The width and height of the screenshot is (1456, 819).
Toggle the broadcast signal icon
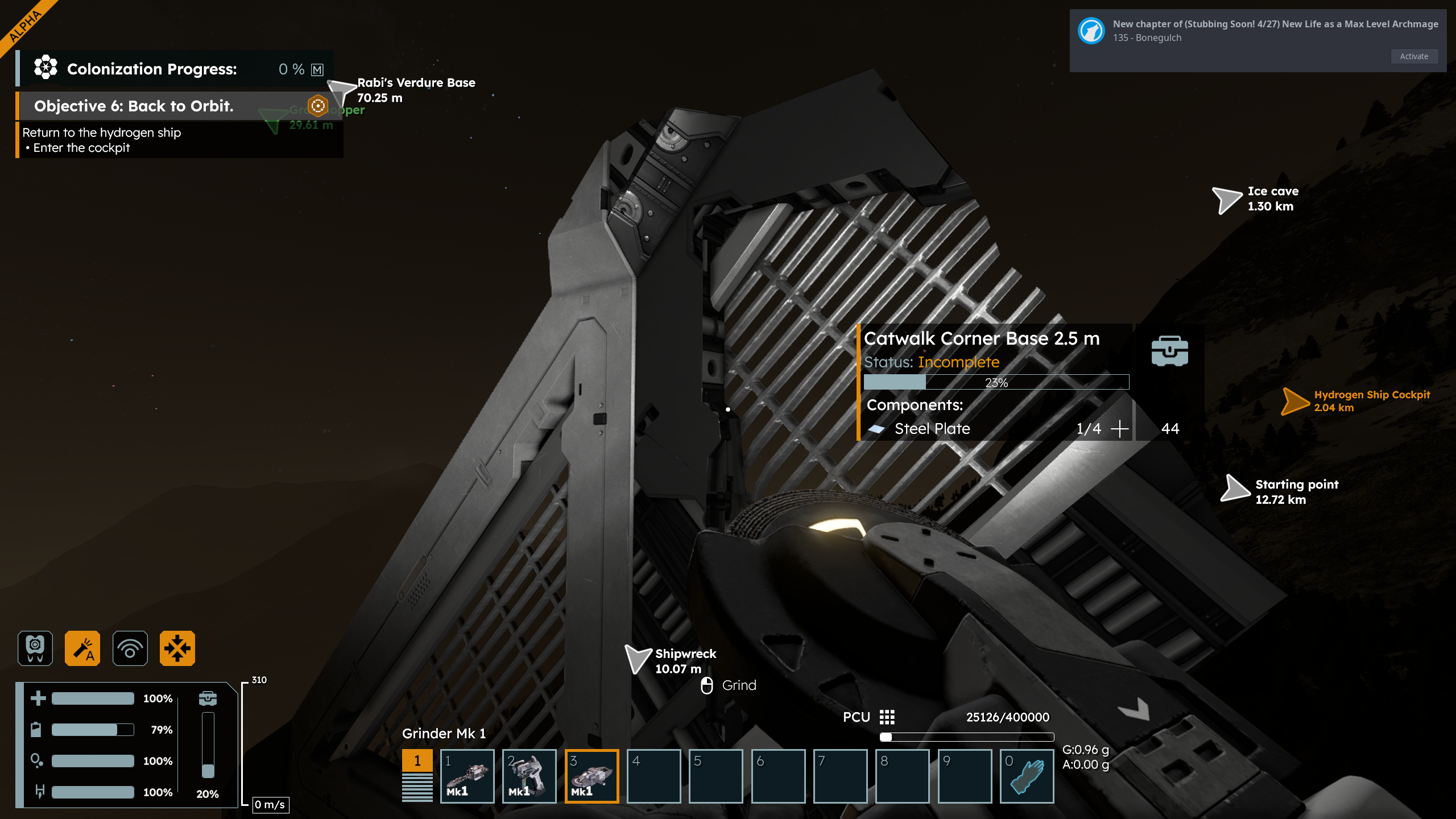click(x=130, y=648)
